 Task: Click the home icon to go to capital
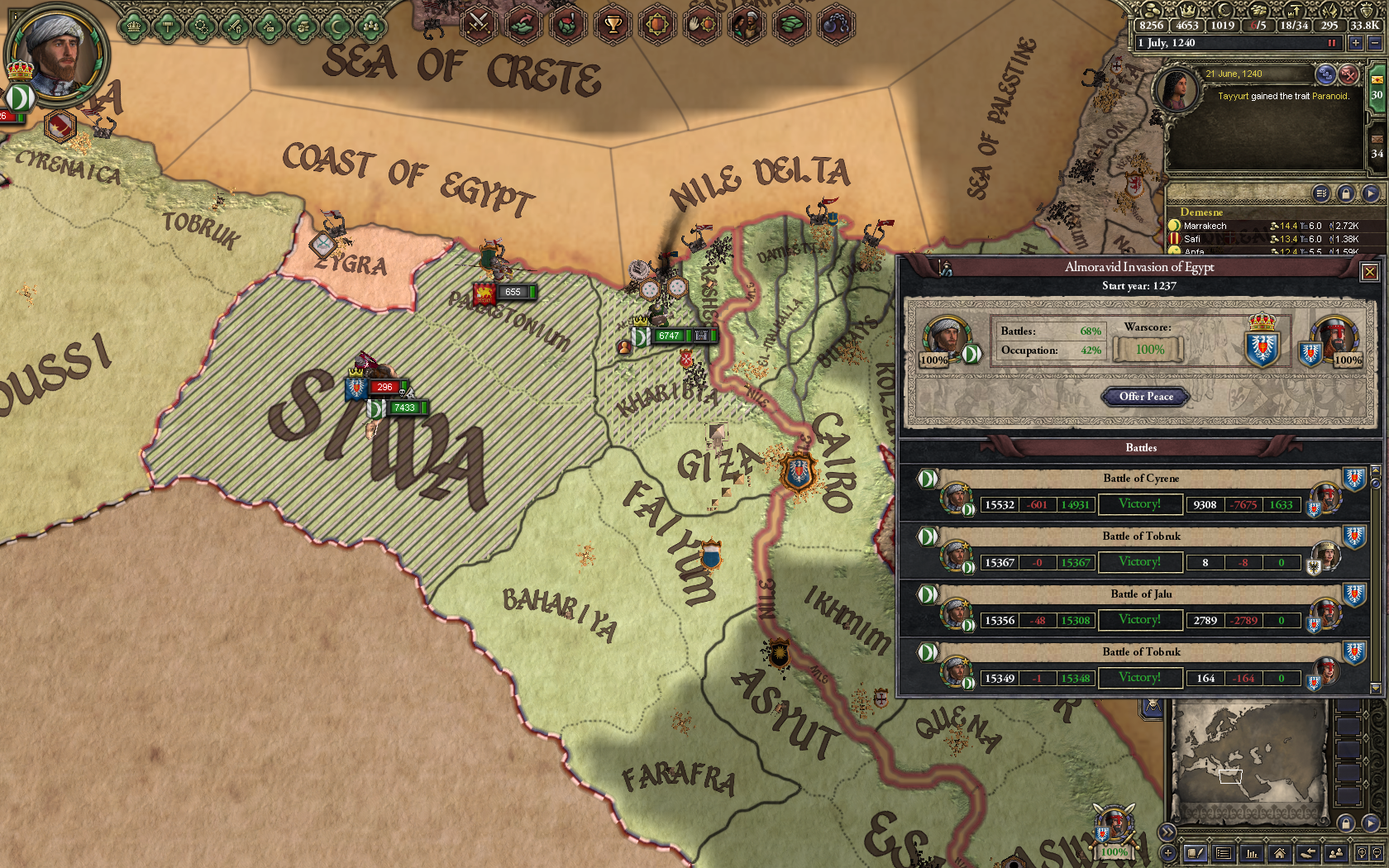(1280, 852)
